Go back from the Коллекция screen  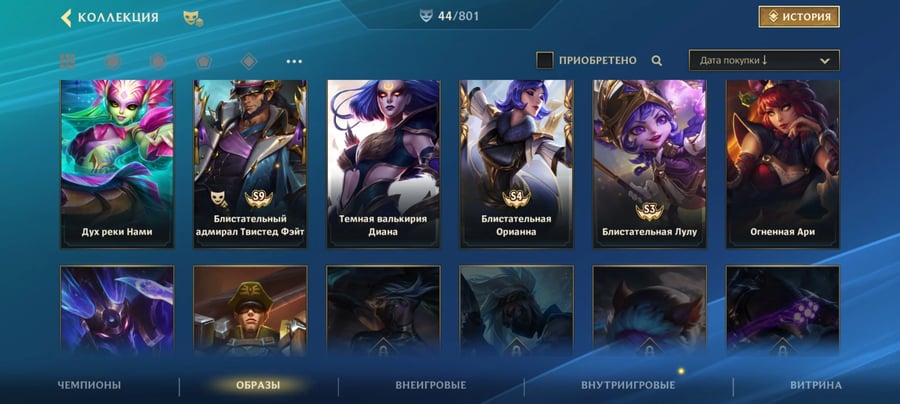(67, 17)
